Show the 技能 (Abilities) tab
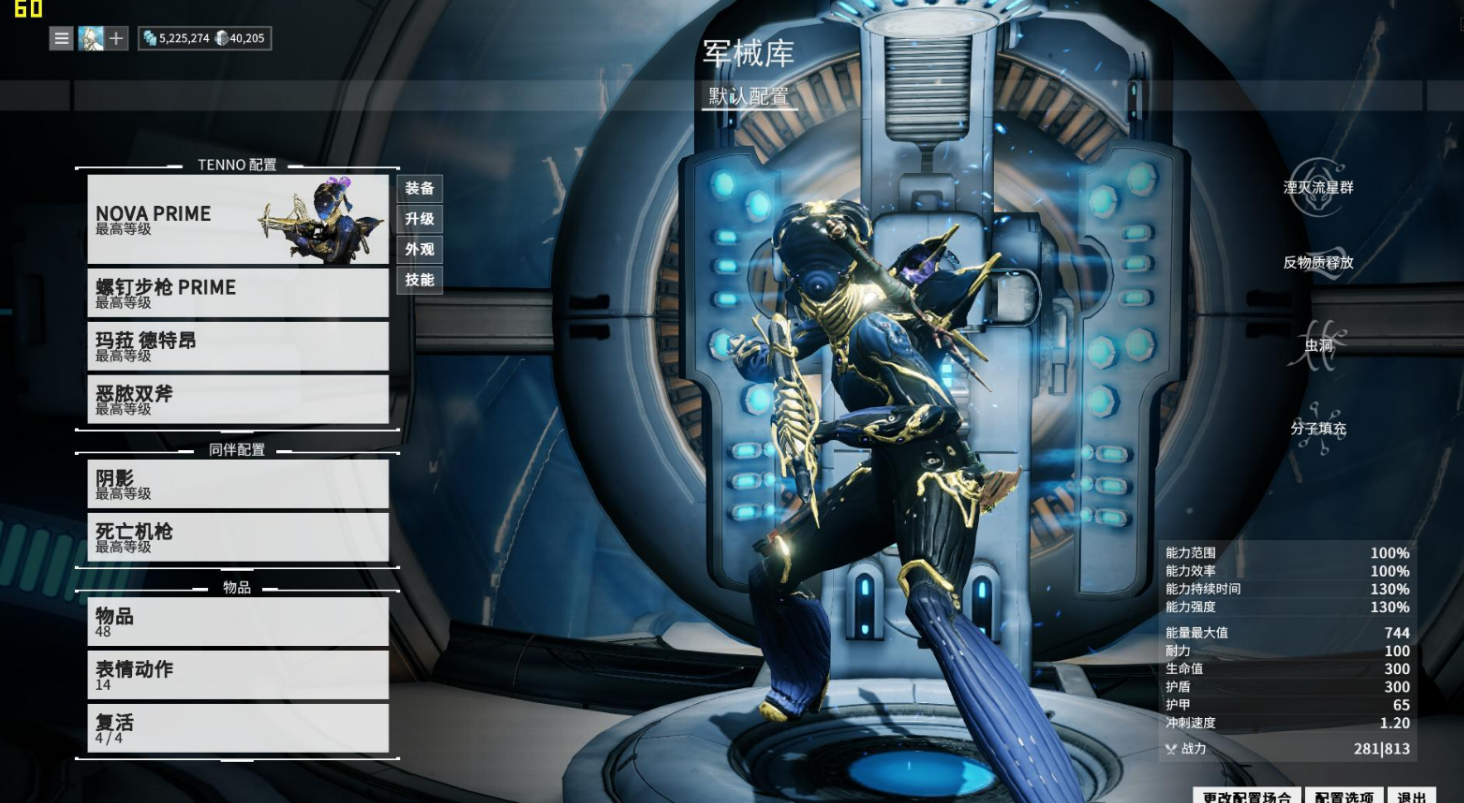Screen dimensions: 1464x803 (420, 280)
